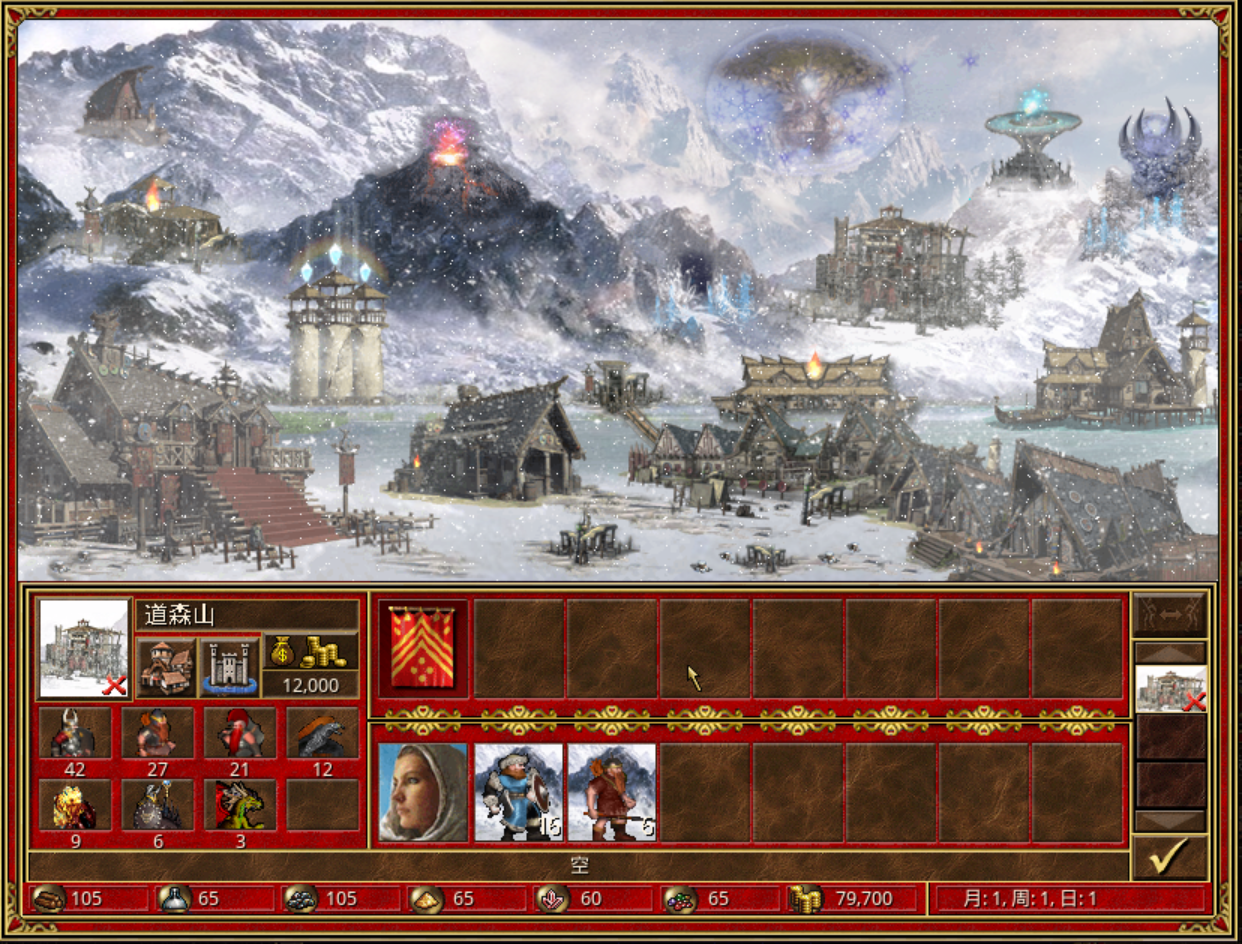Open the town hall building icon
The image size is (1242, 944).
pyautogui.click(x=167, y=667)
